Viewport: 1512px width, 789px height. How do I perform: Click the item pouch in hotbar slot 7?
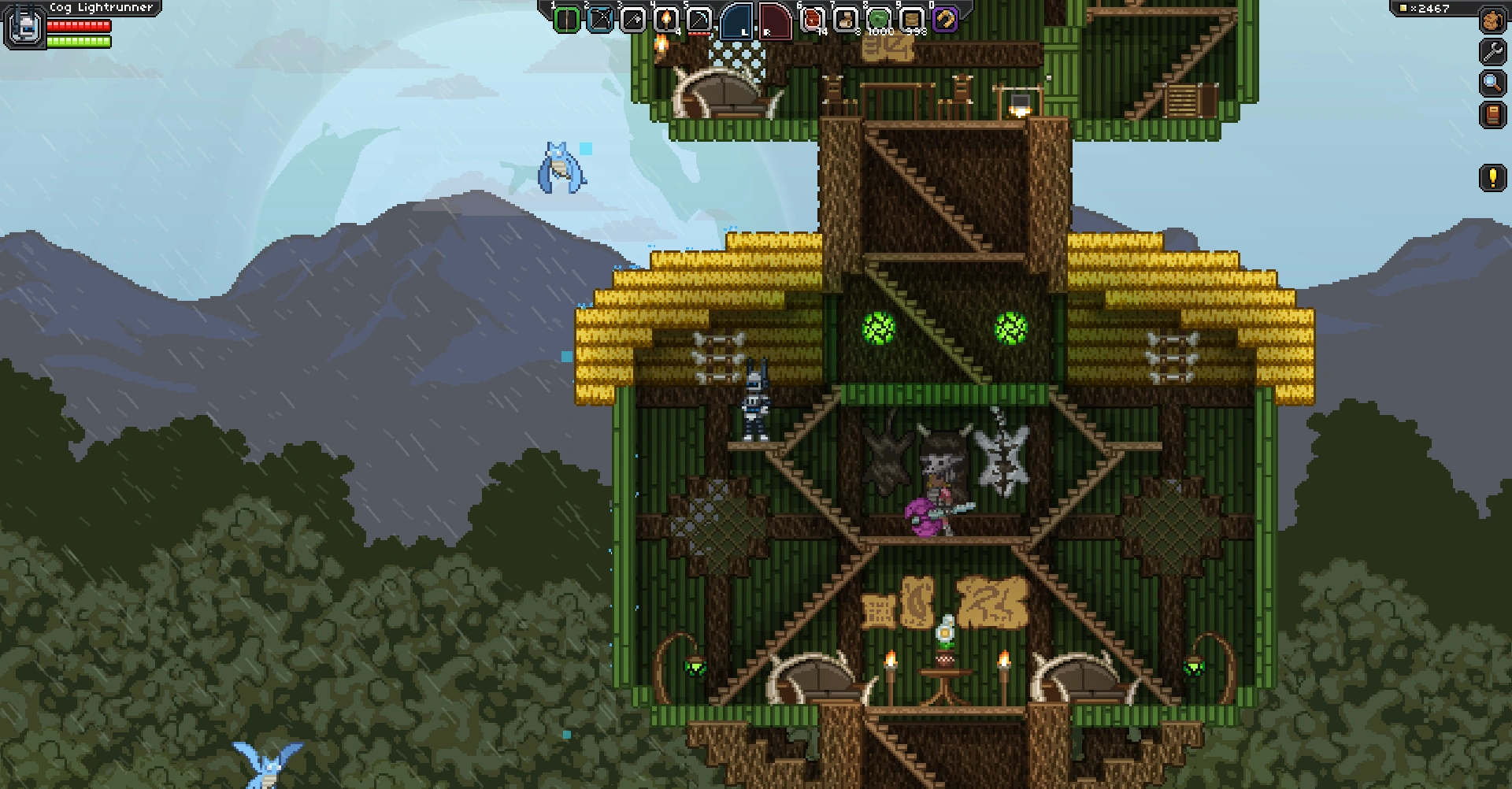coord(846,20)
